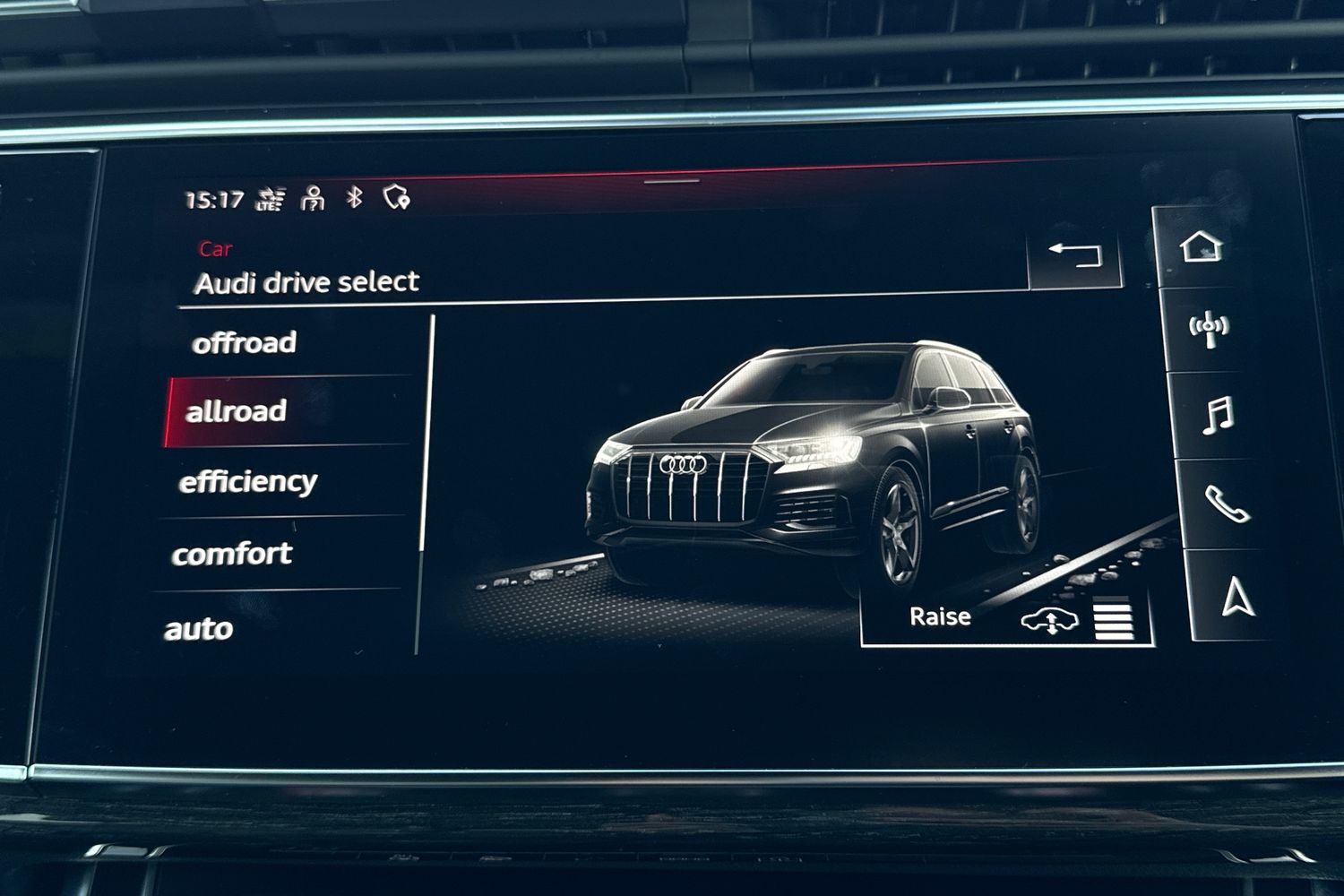Tap the Car breadcrumb label
This screenshot has width=1344, height=896.
[x=215, y=249]
